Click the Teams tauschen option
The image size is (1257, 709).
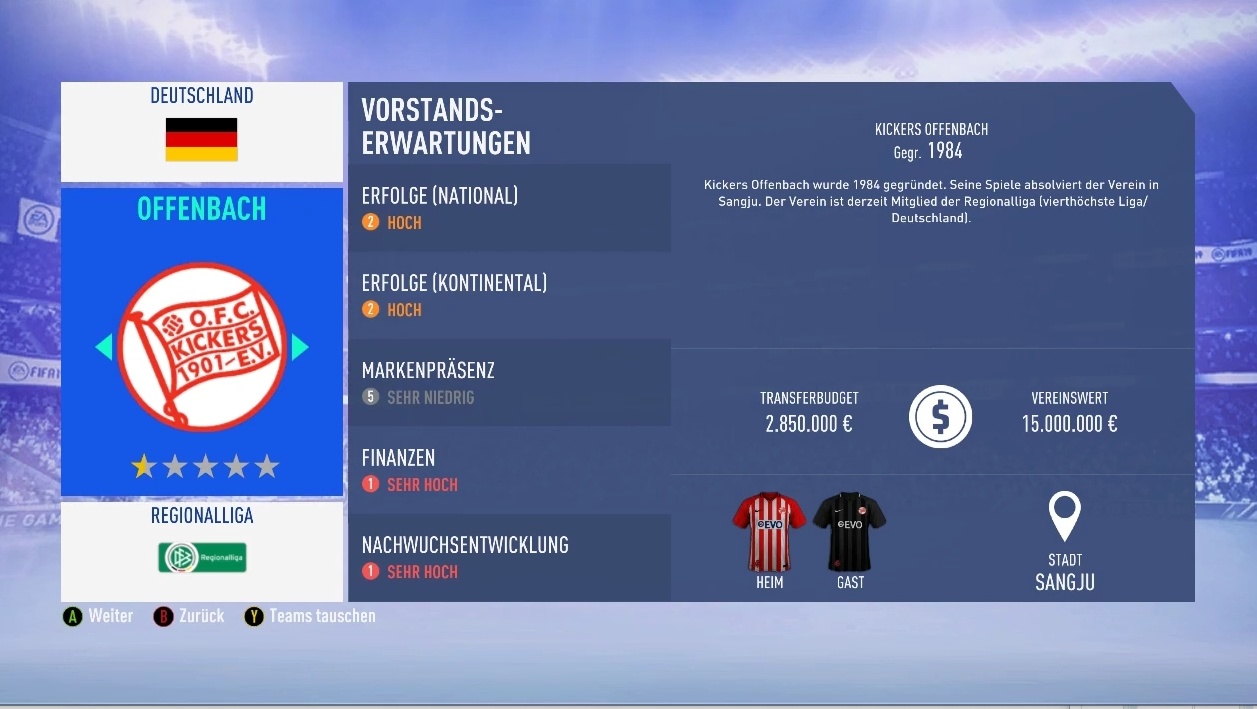(310, 616)
